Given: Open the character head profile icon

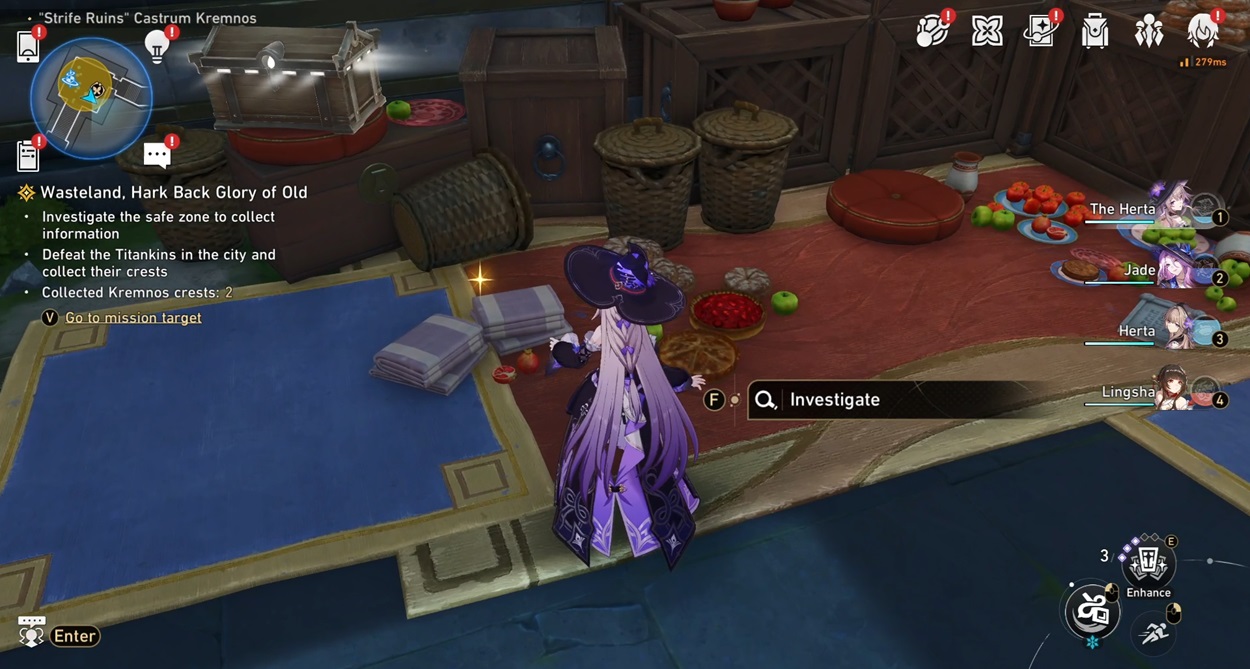Looking at the screenshot, I should tap(1202, 31).
